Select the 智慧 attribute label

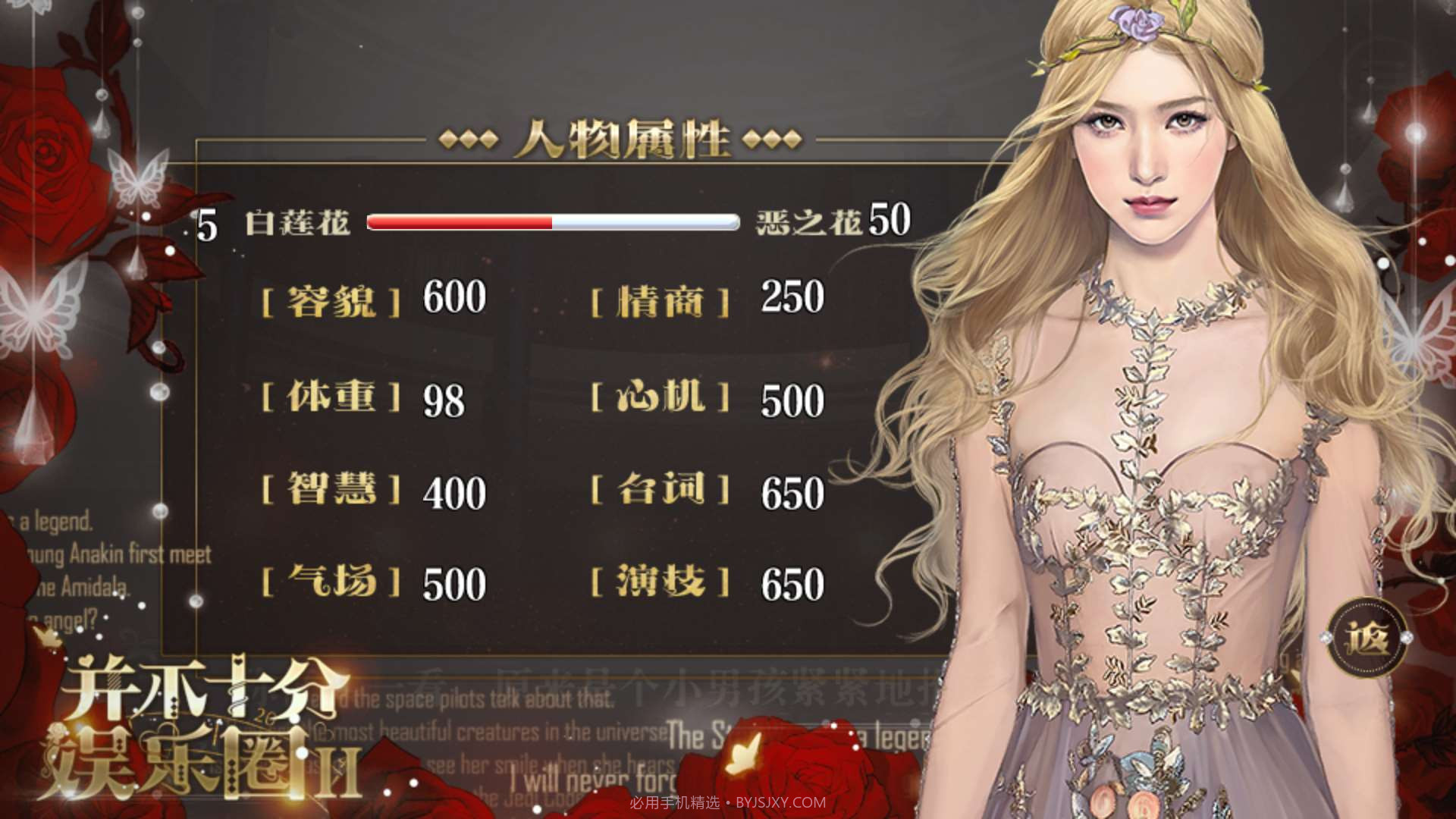pyautogui.click(x=332, y=491)
